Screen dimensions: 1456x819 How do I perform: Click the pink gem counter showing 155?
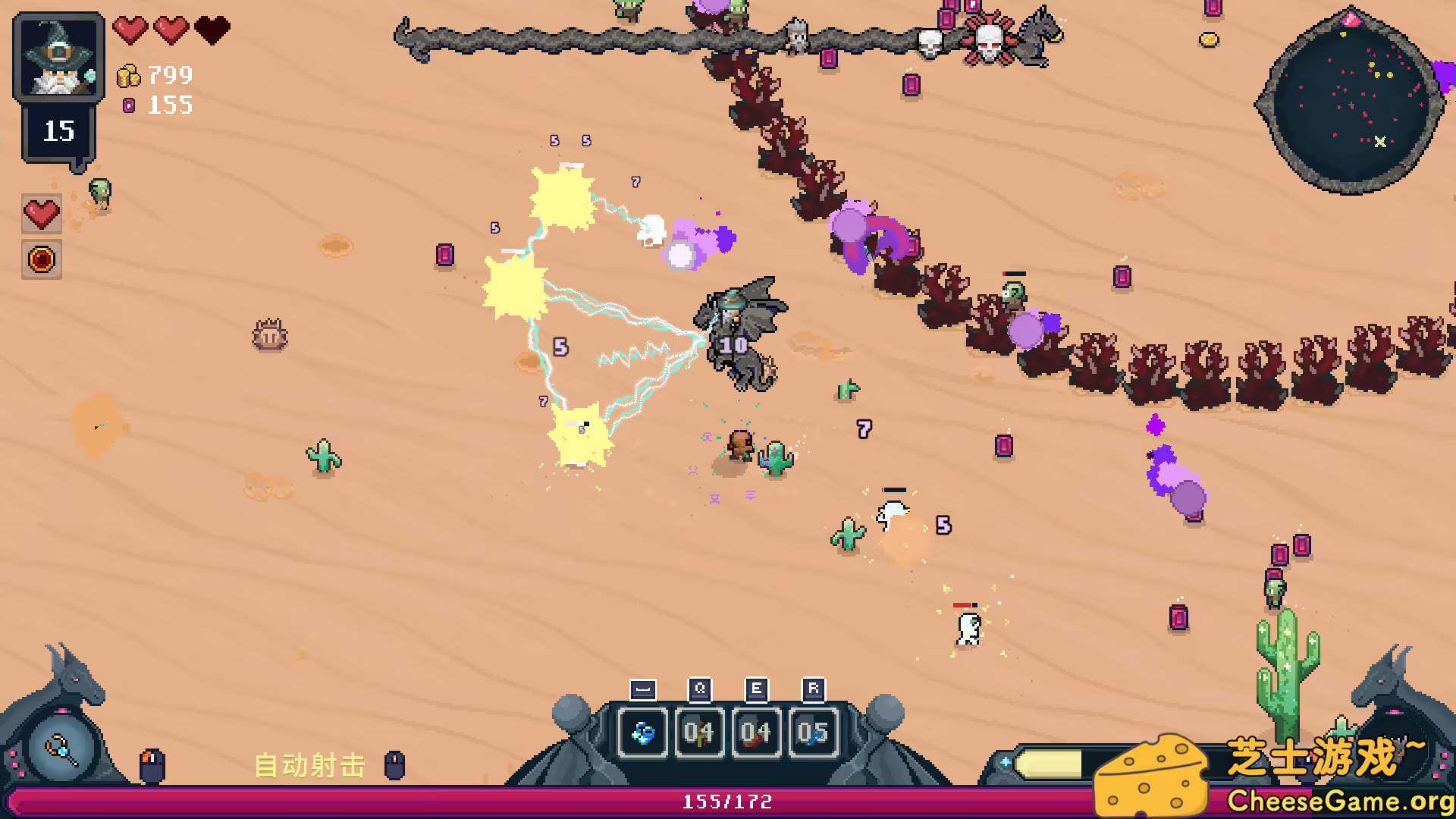[155, 105]
